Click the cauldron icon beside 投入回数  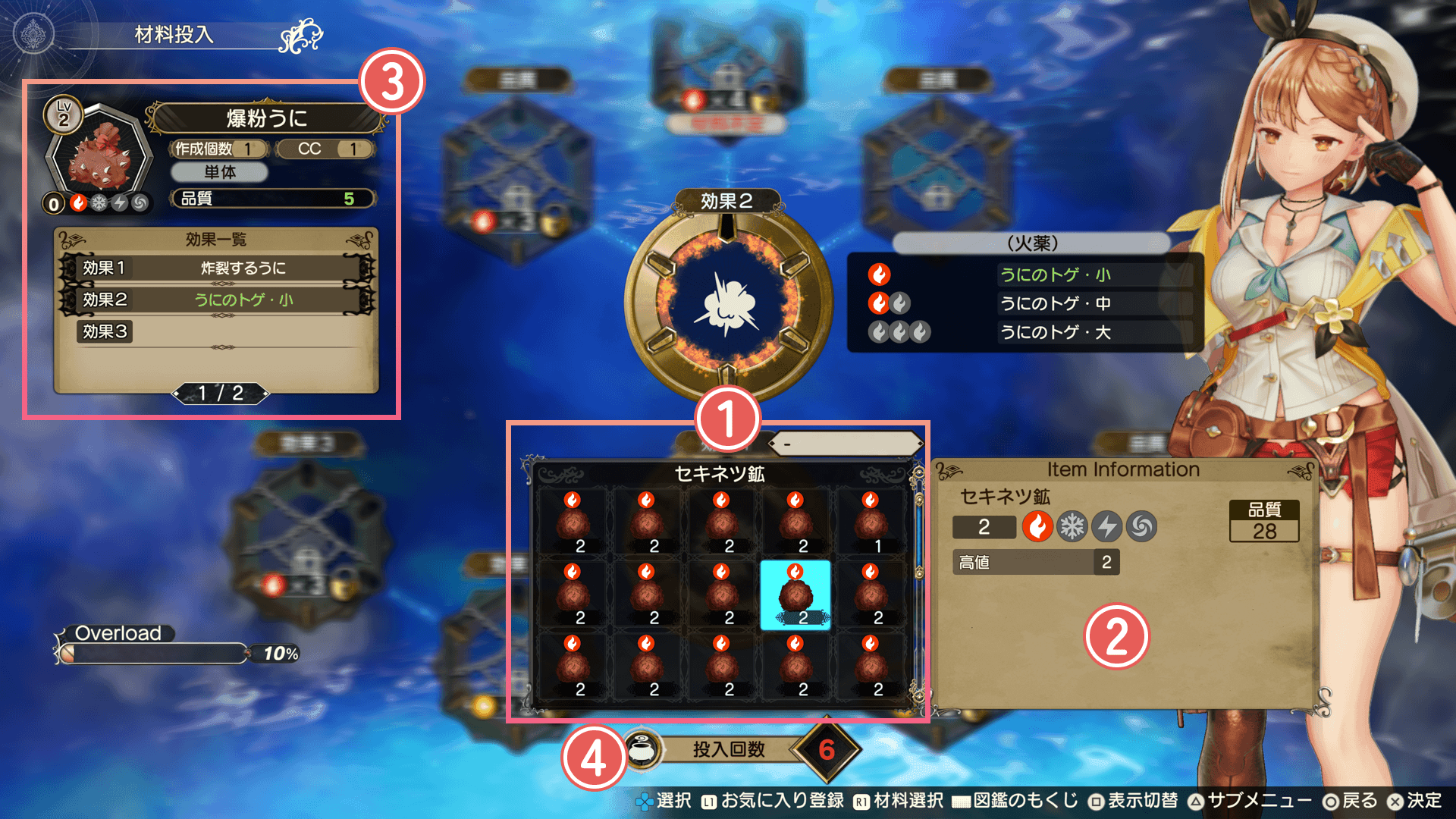click(x=643, y=751)
